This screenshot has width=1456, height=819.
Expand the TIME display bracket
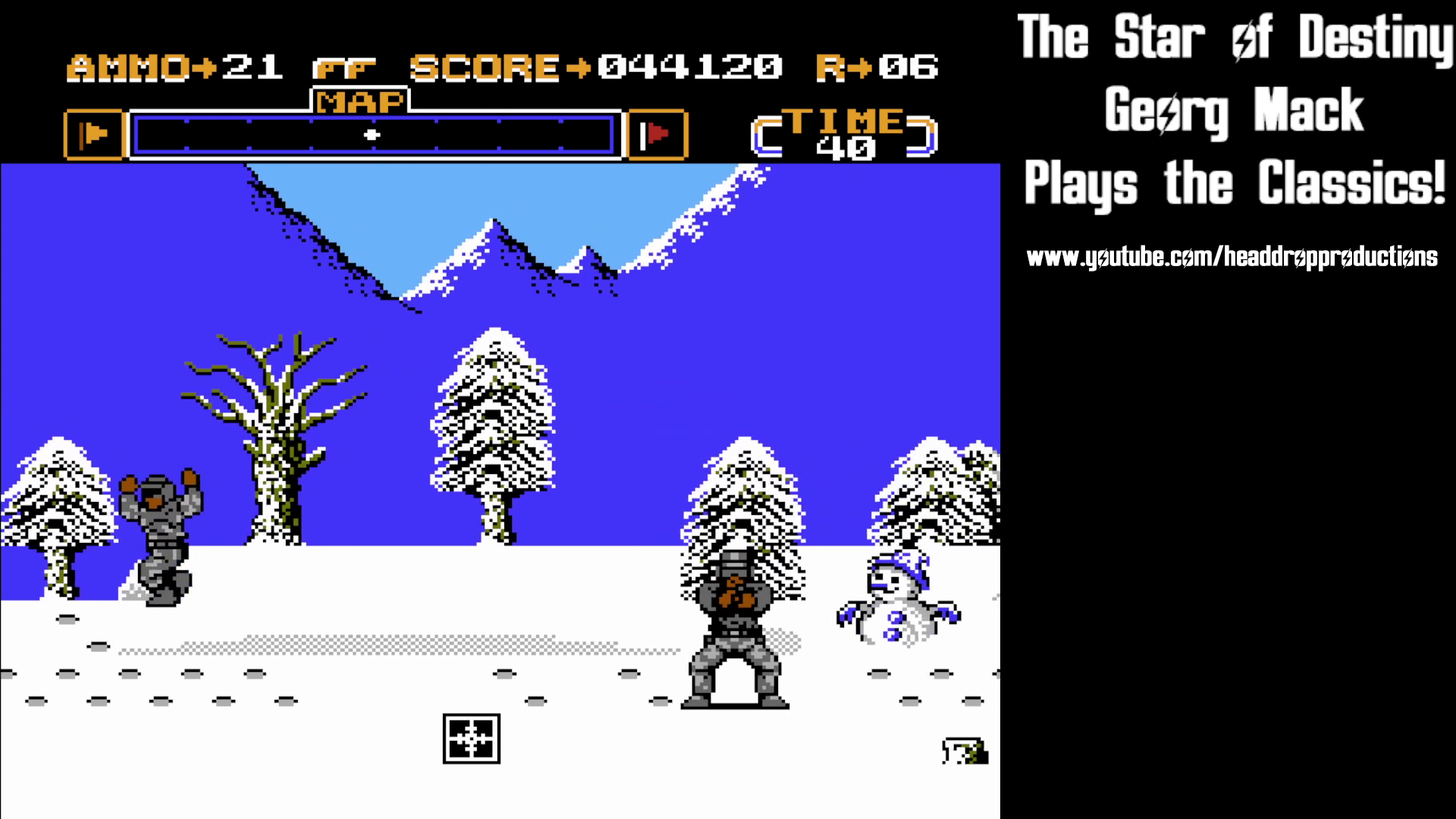click(x=842, y=133)
